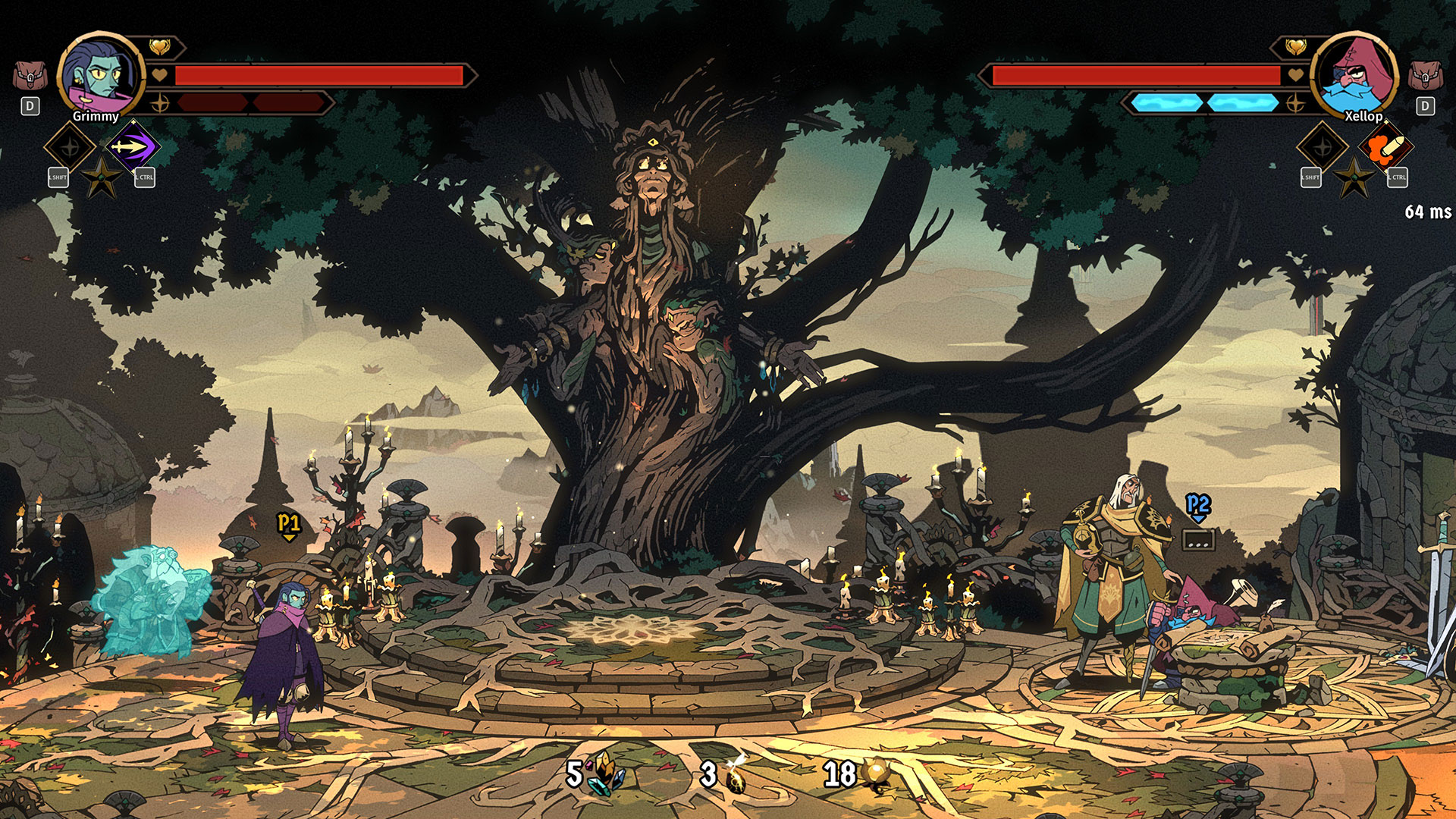Activate Xellop's orange bullet blast ability
The height and width of the screenshot is (819, 1456).
coord(1386,147)
